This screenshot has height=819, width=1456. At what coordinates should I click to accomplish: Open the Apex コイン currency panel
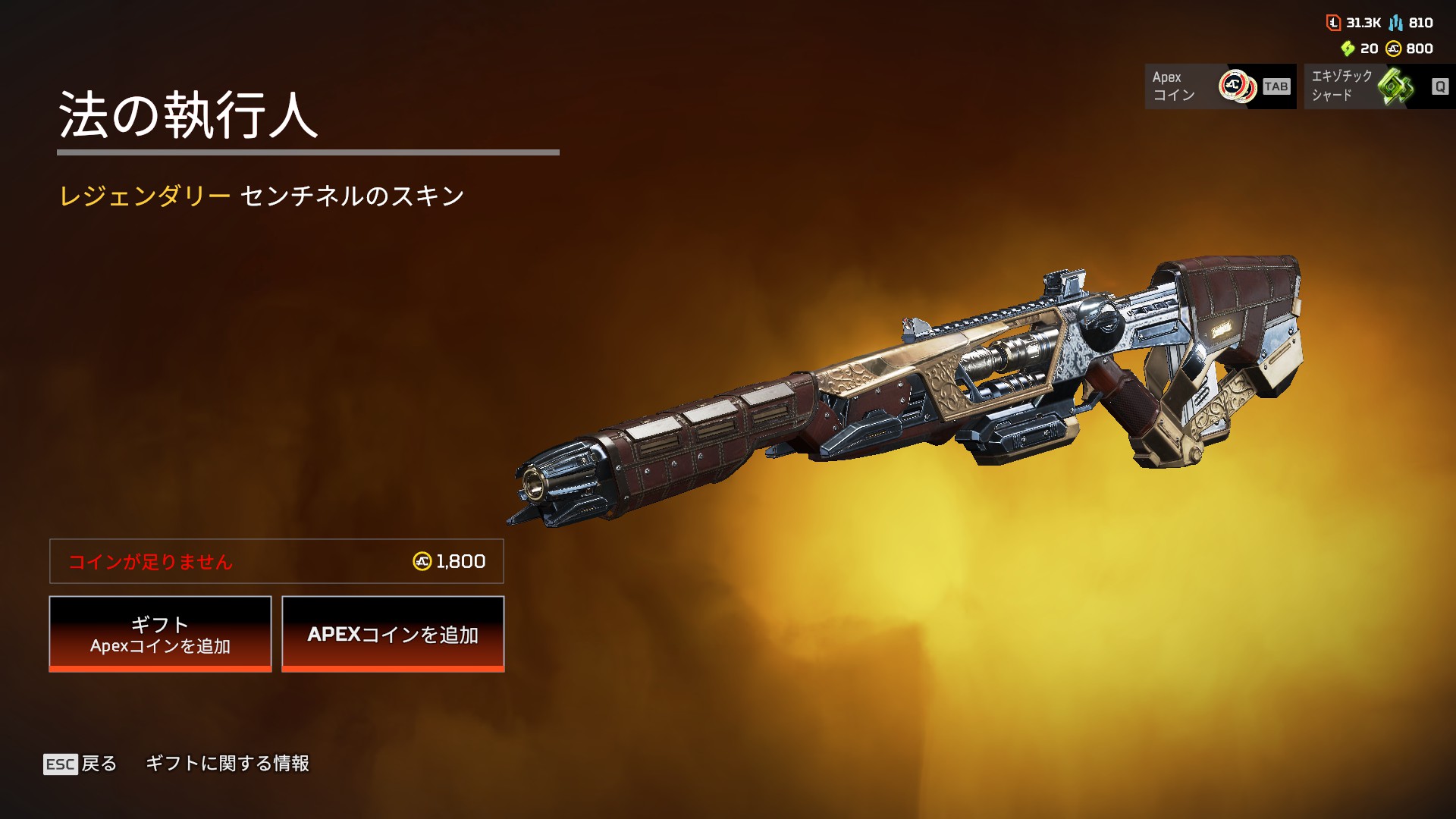click(x=1219, y=86)
